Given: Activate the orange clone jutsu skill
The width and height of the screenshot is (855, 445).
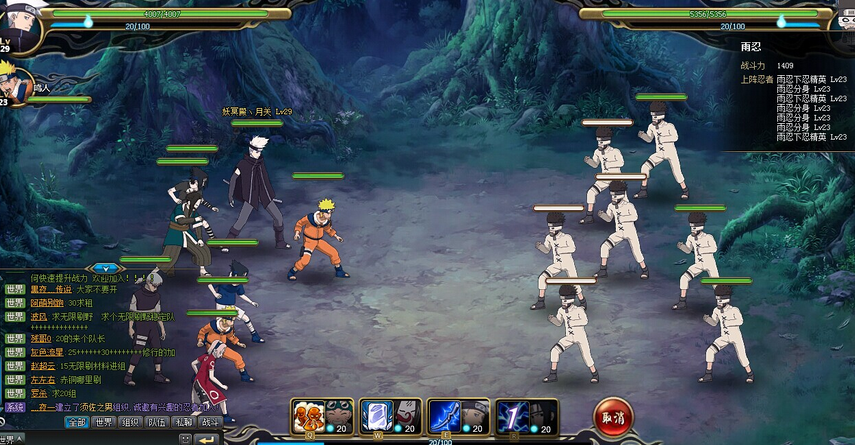Looking at the screenshot, I should [309, 415].
